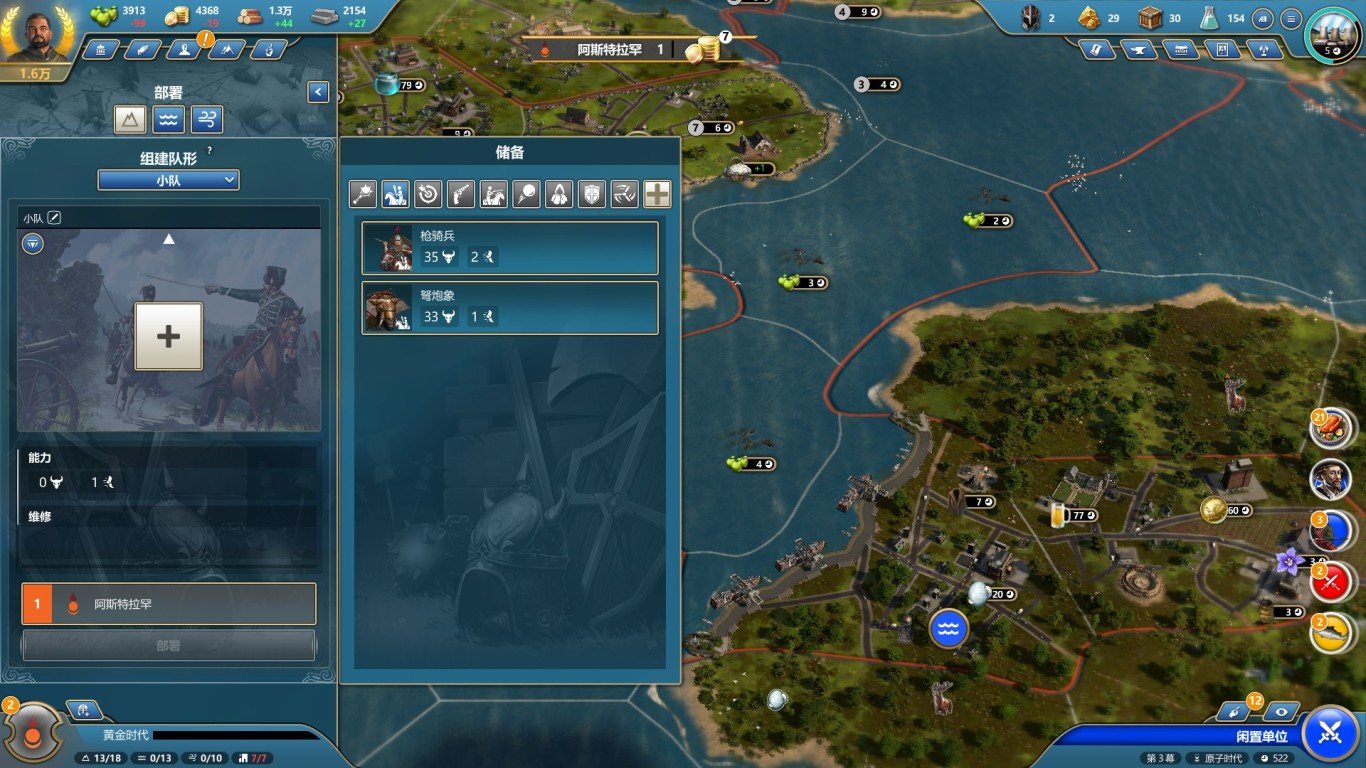This screenshot has height=768, width=1366.
Task: Switch to the air deployment wind tab
Action: 206,120
